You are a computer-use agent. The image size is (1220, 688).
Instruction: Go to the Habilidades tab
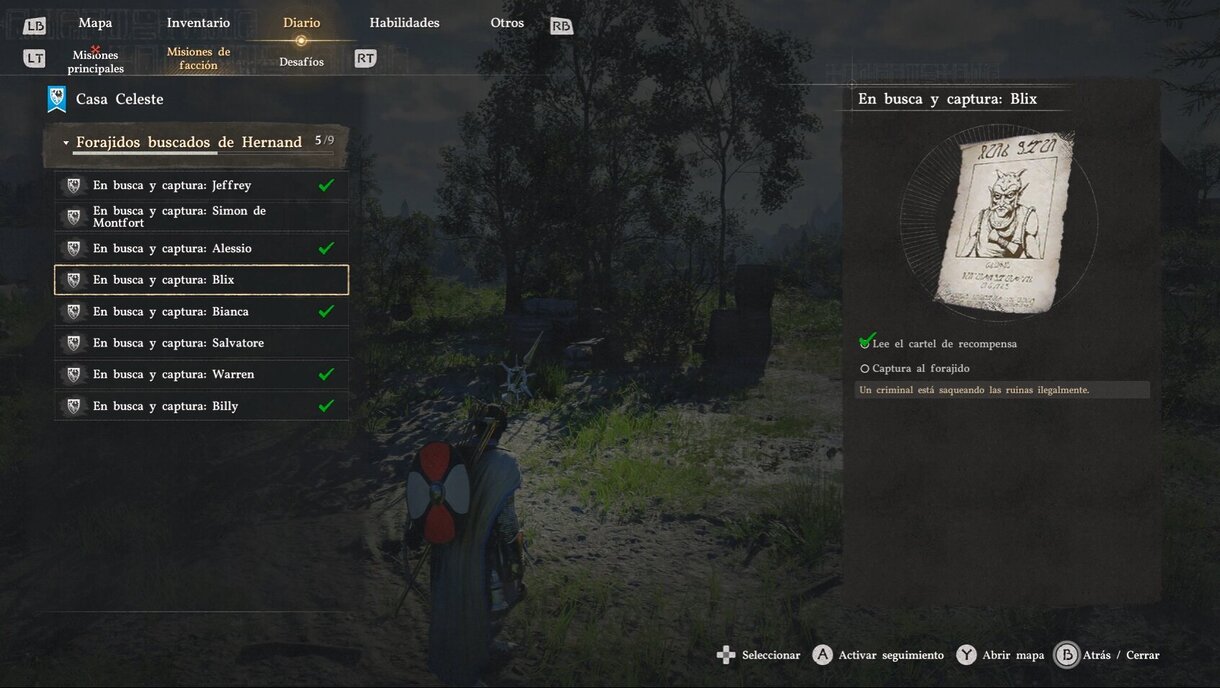click(404, 23)
